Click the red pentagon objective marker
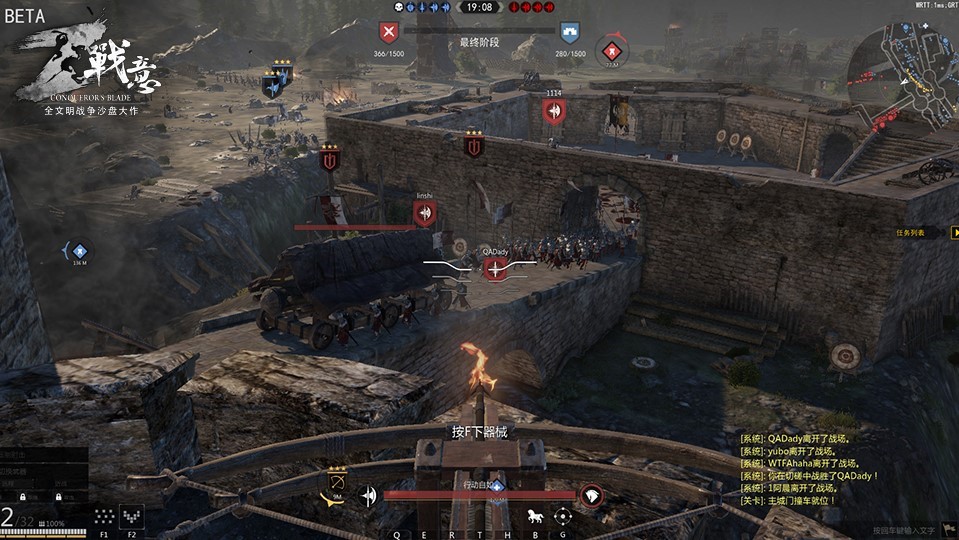959x540 pixels. click(x=612, y=49)
